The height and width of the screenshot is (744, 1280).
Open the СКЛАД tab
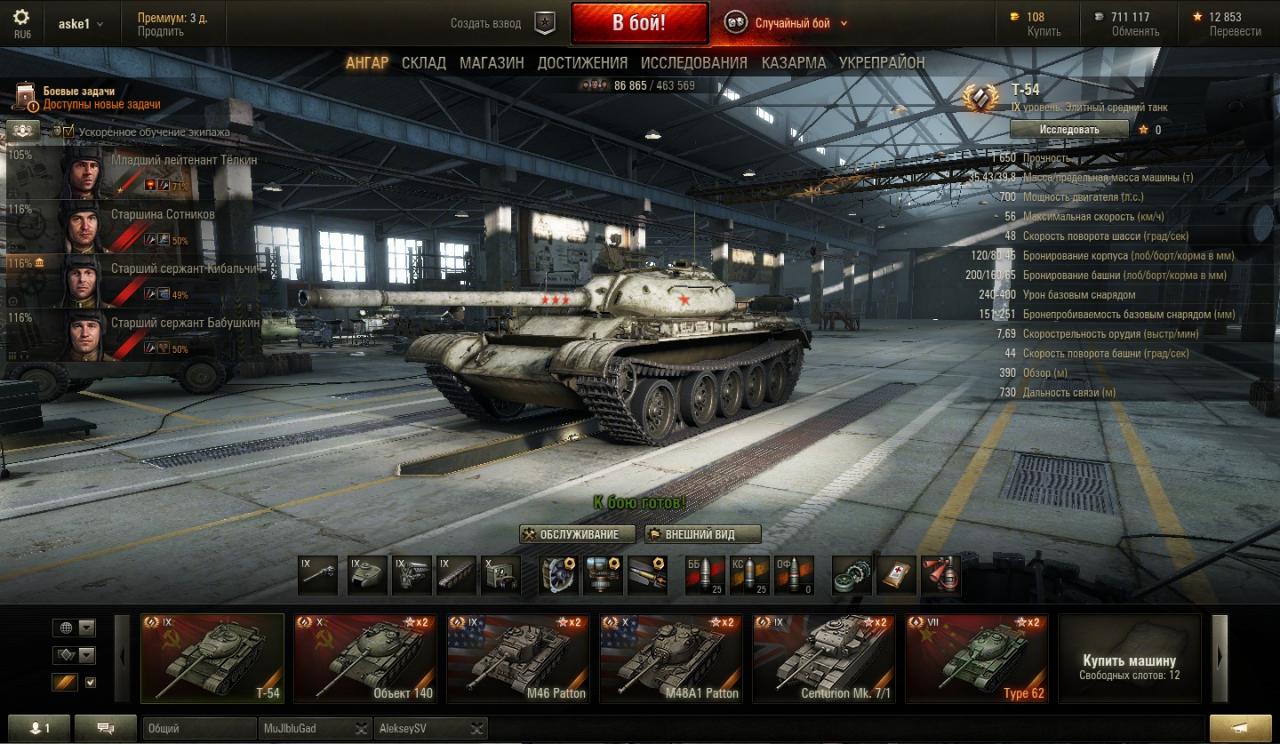pyautogui.click(x=424, y=63)
